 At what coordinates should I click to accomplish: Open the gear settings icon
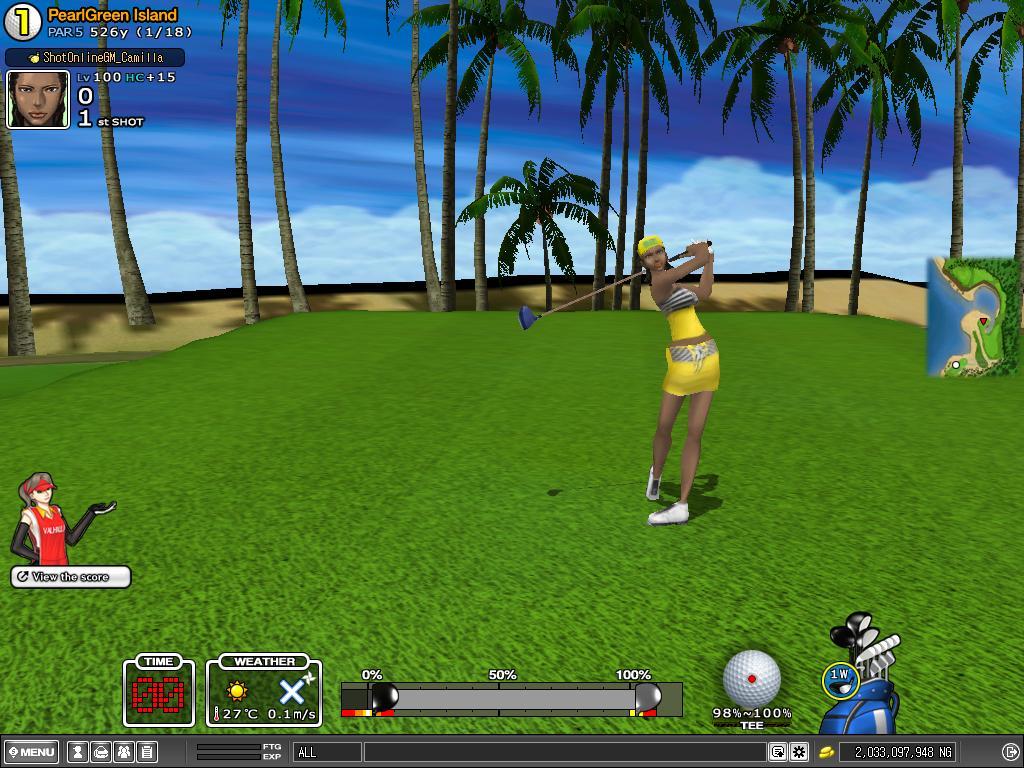point(799,752)
